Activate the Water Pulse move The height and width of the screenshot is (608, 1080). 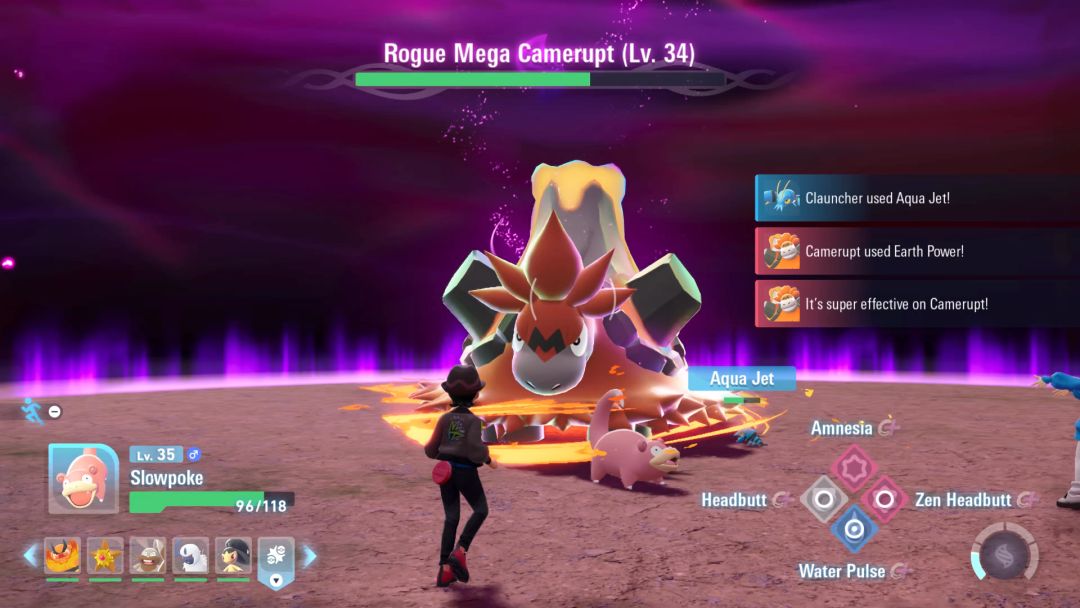(x=853, y=528)
